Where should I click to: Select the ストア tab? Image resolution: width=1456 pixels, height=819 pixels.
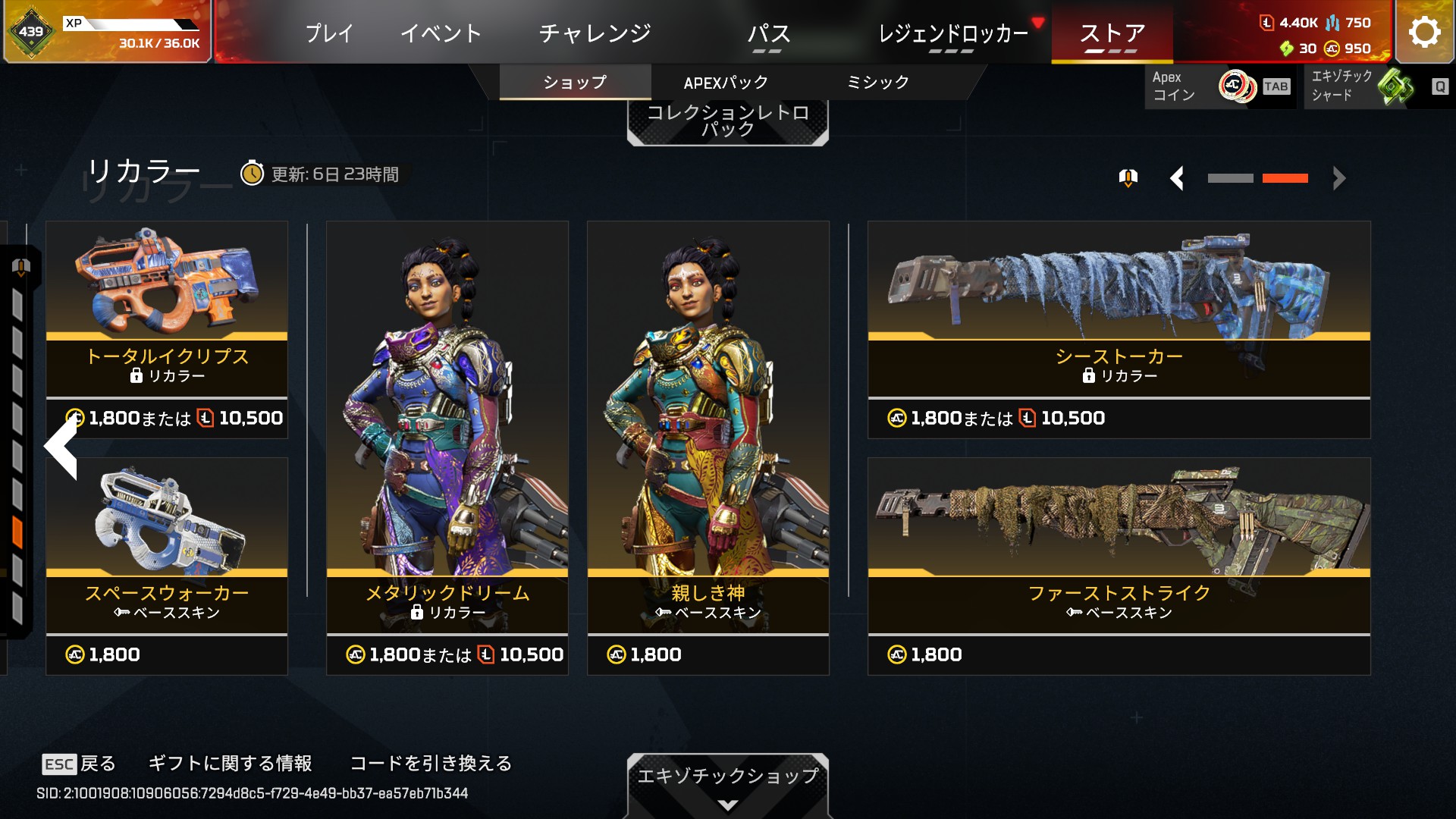[x=1112, y=33]
